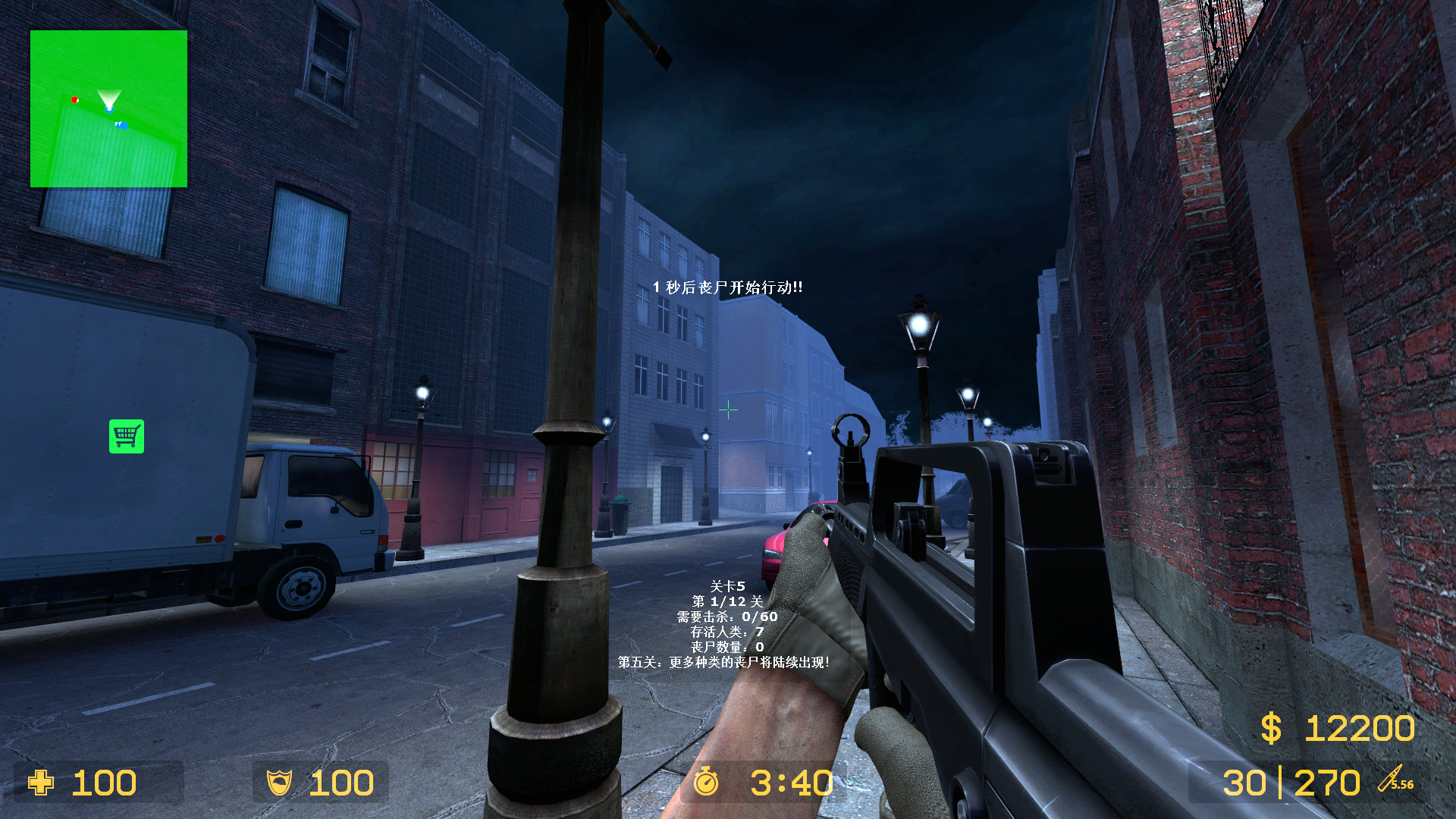The image size is (1456, 819).
Task: Click the dollar sign money icon
Action: [x=1271, y=729]
